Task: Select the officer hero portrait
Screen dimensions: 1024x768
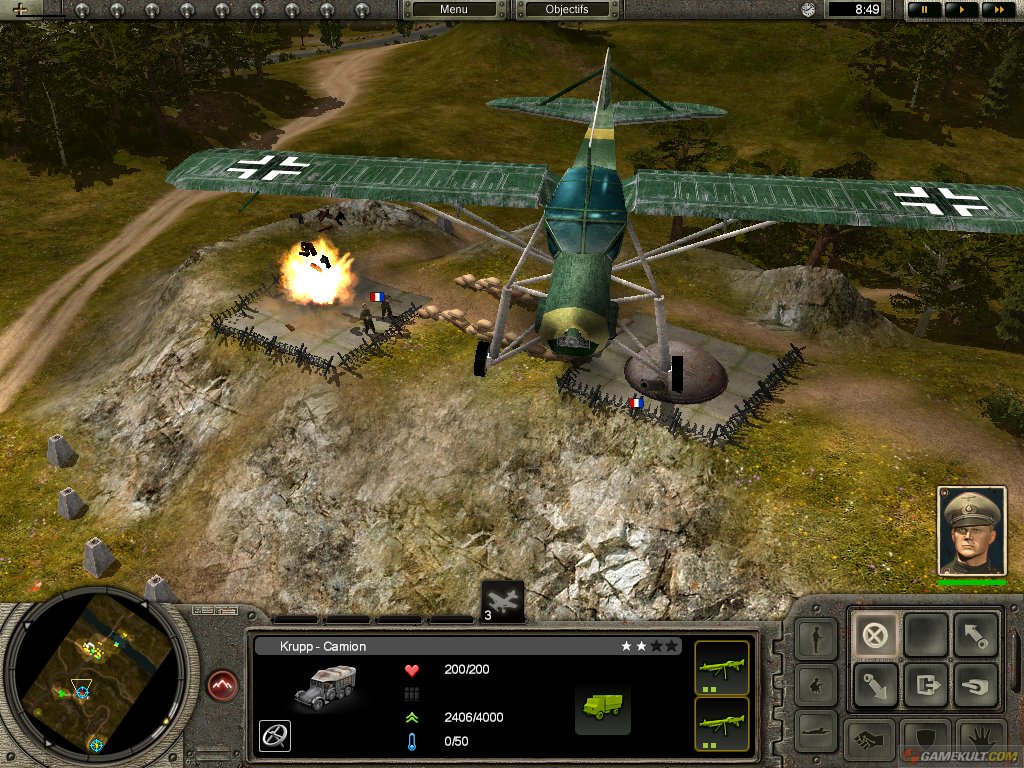Action: [x=971, y=531]
